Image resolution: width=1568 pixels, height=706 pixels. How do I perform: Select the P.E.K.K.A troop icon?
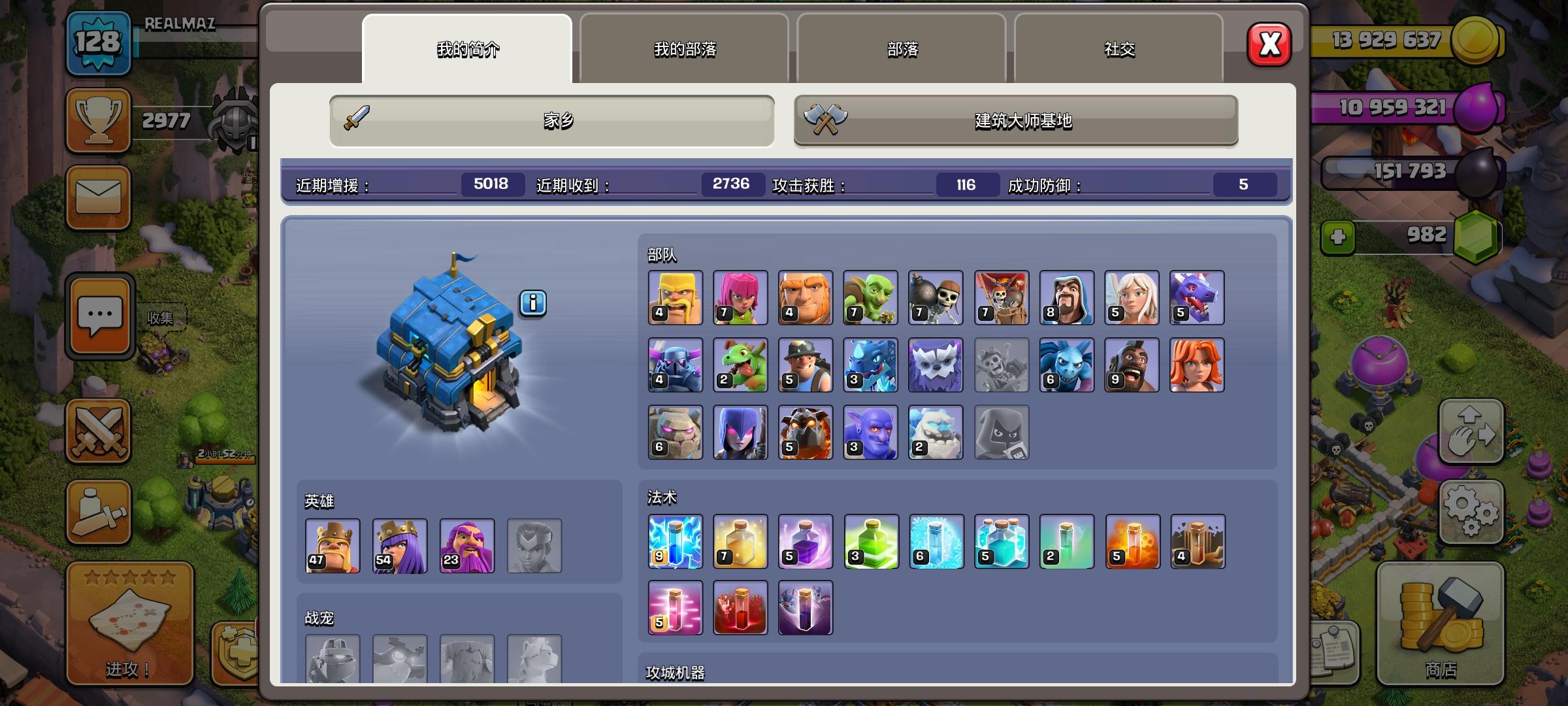tap(674, 364)
